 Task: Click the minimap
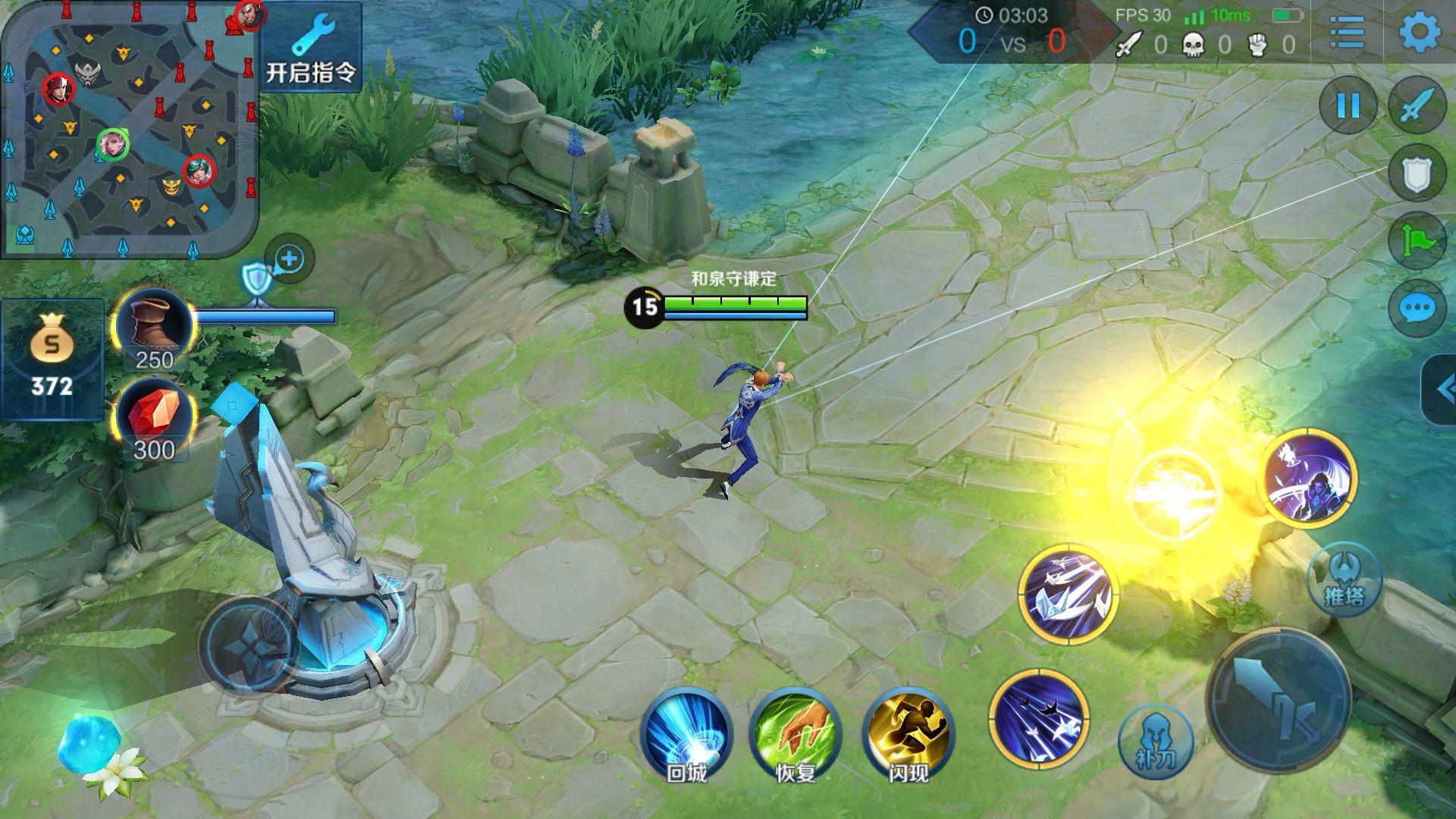tap(129, 129)
